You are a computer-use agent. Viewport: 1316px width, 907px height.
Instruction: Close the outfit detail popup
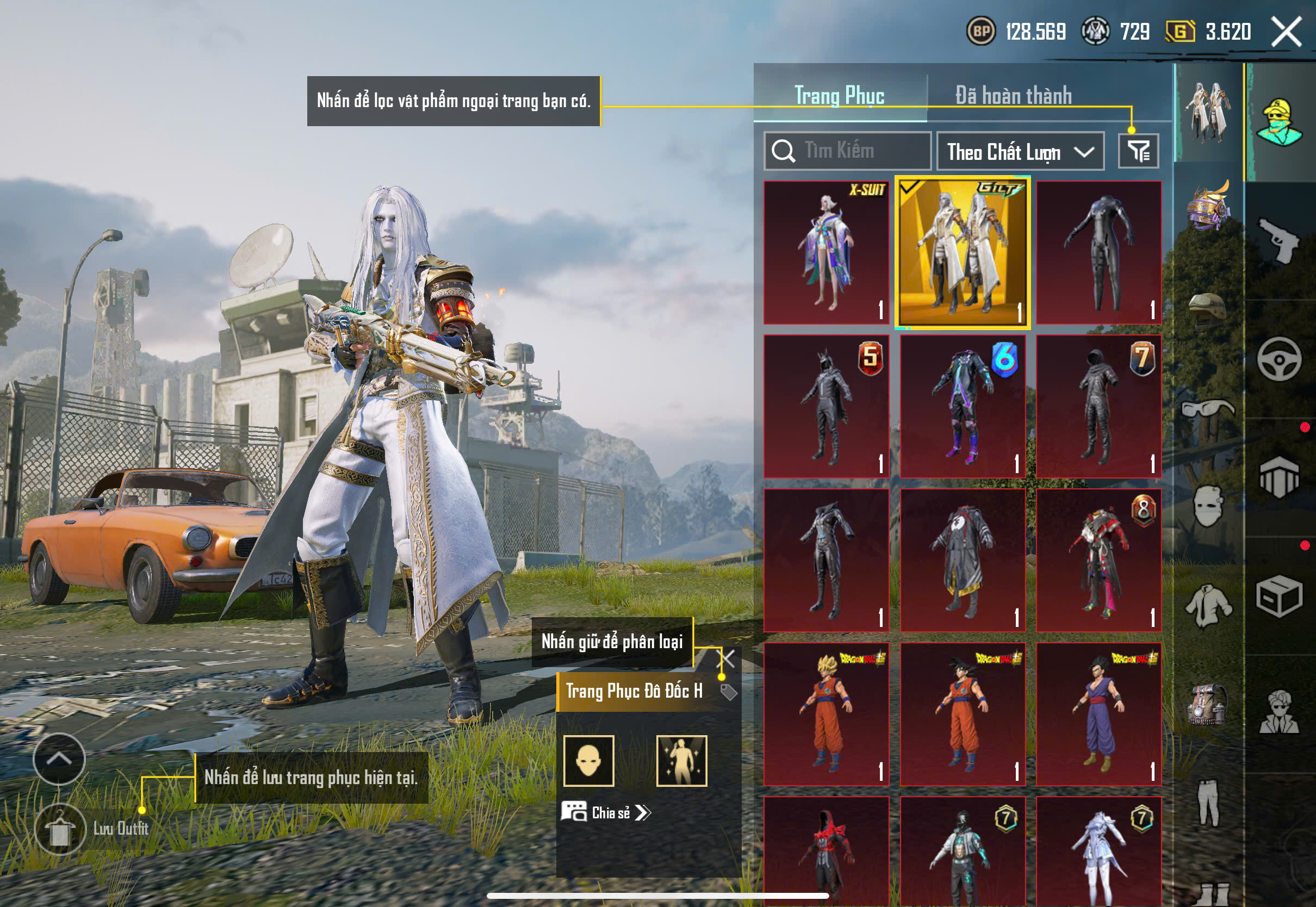tap(726, 659)
